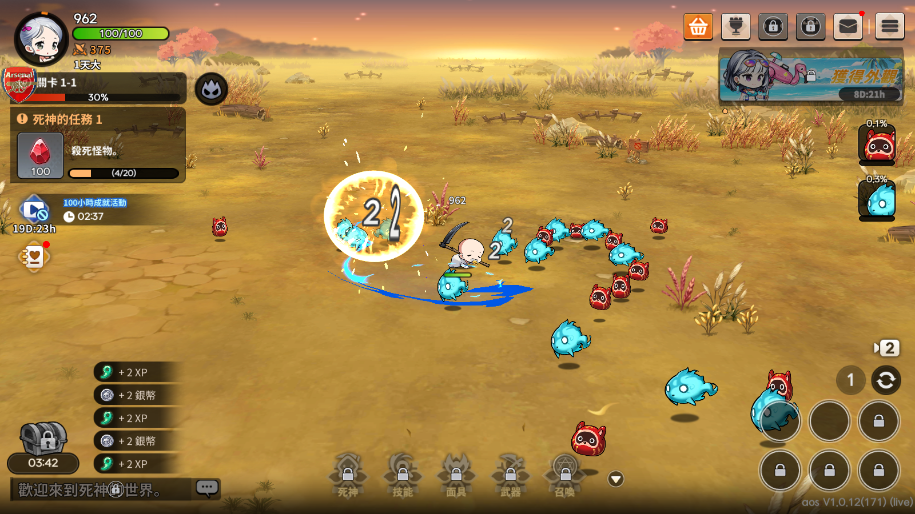
Task: Open the trophy rankings button
Action: [x=735, y=26]
